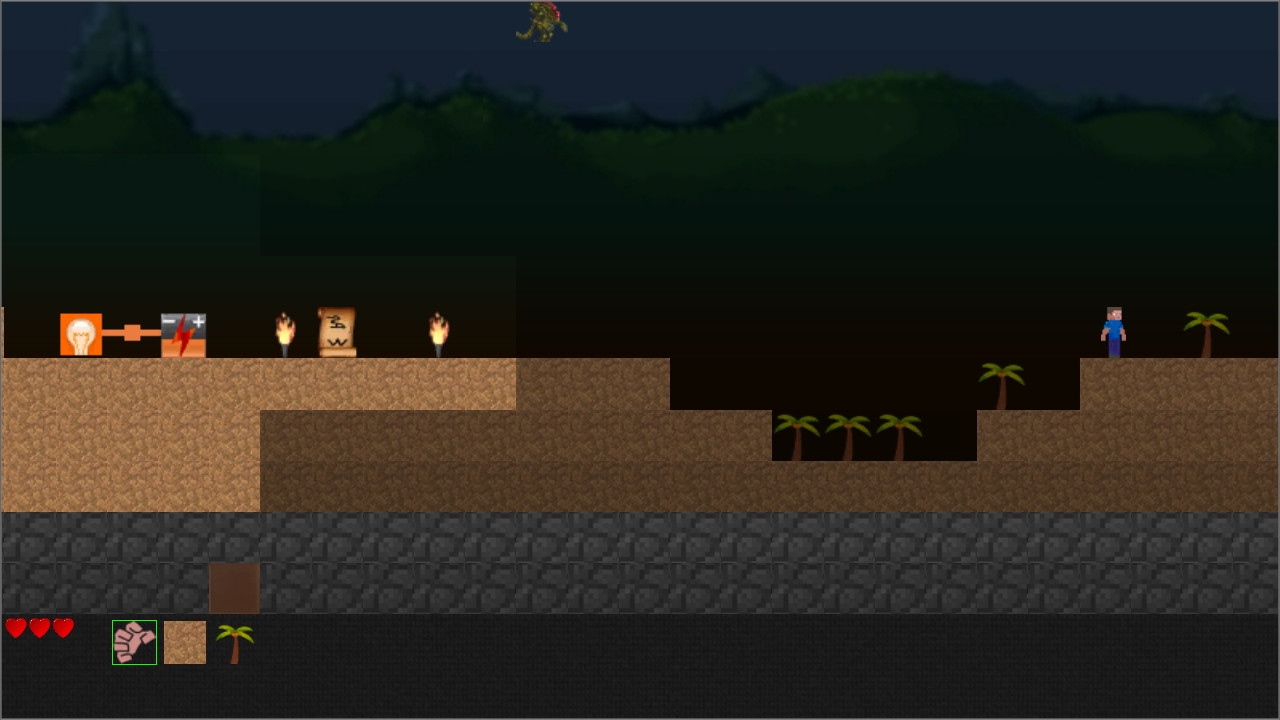Click the currently selected hotbar slot with green border
This screenshot has height=720, width=1280.
134,641
